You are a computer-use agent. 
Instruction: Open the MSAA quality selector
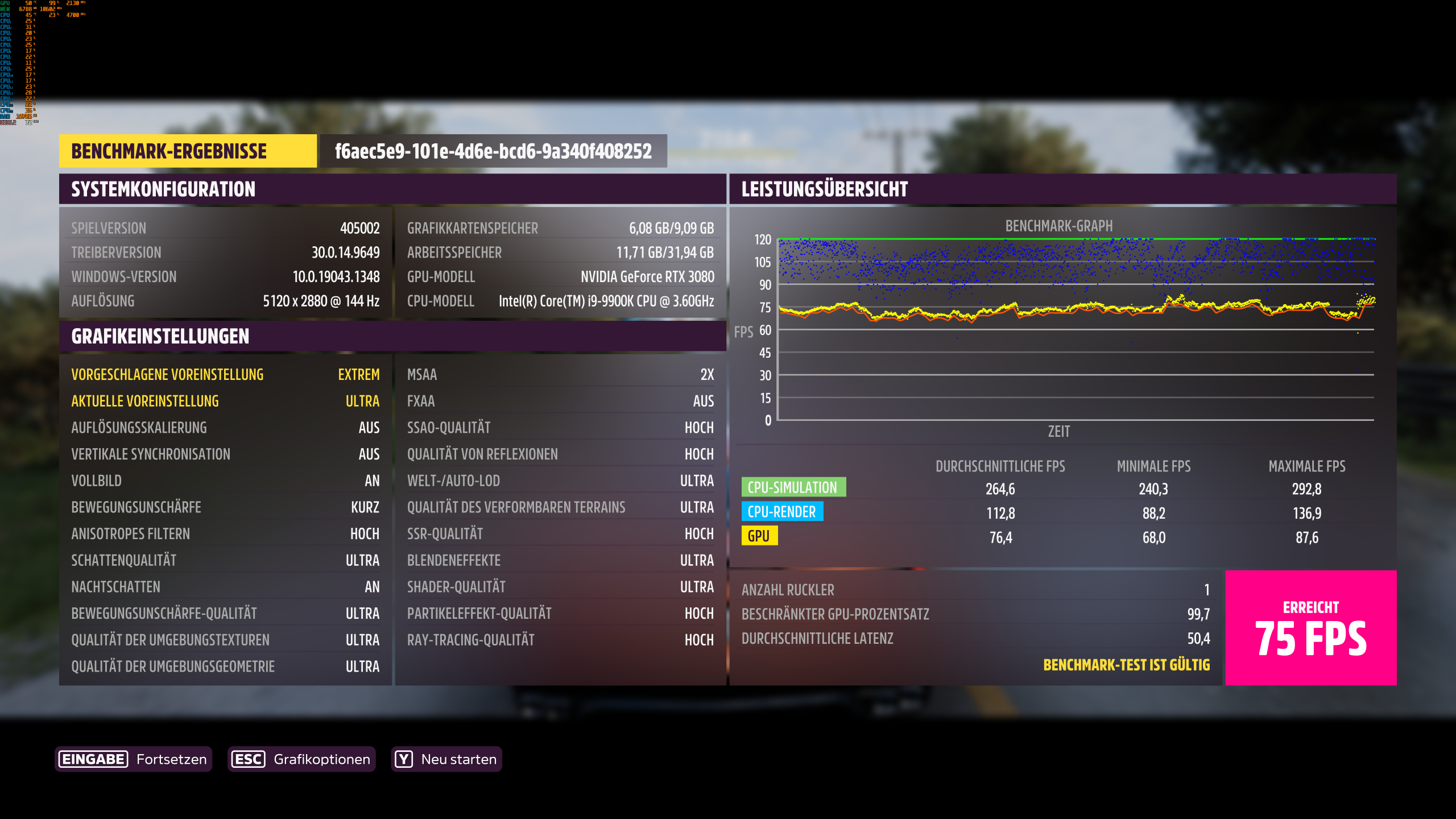pos(561,374)
